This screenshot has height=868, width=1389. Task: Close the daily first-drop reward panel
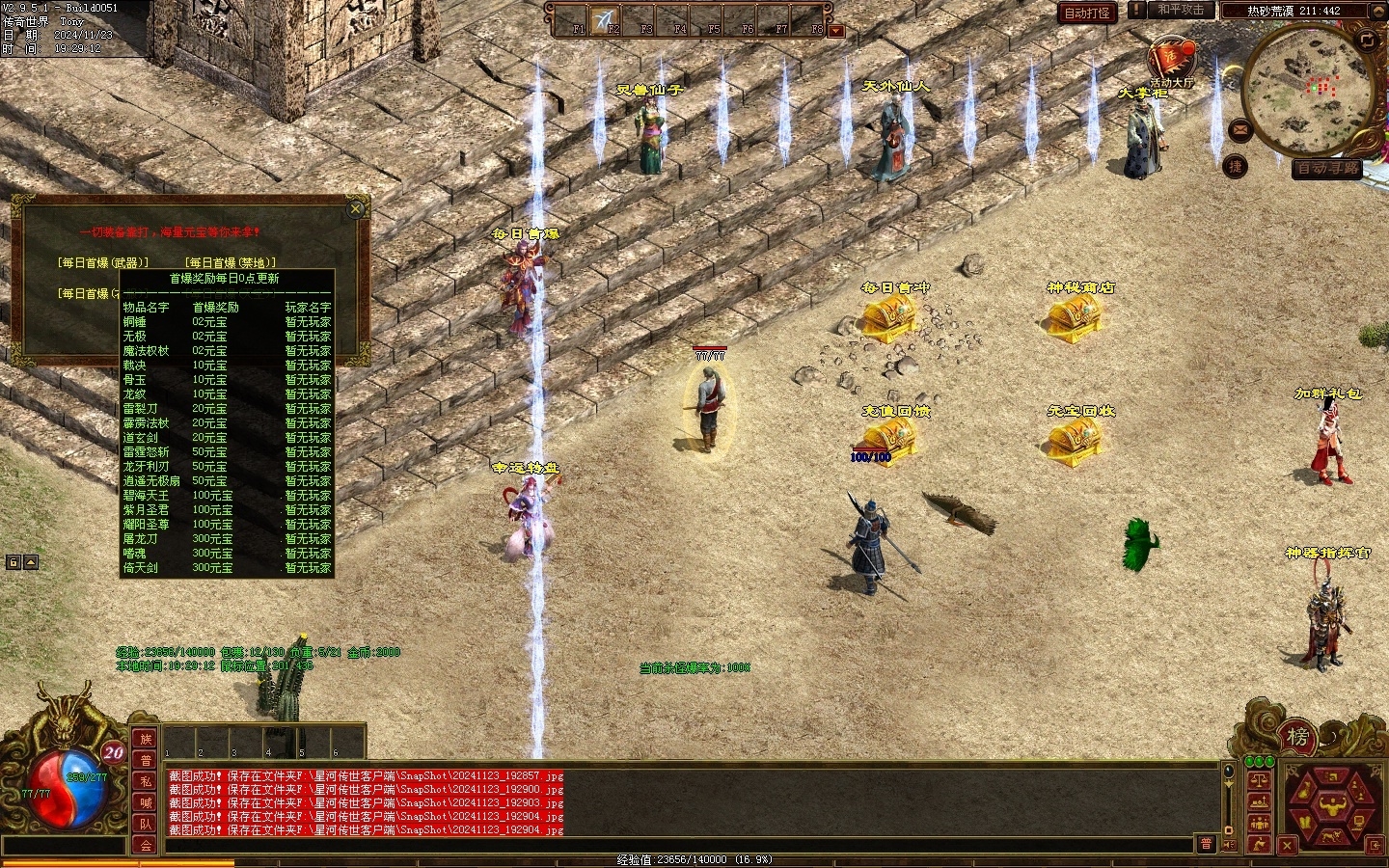click(x=356, y=208)
